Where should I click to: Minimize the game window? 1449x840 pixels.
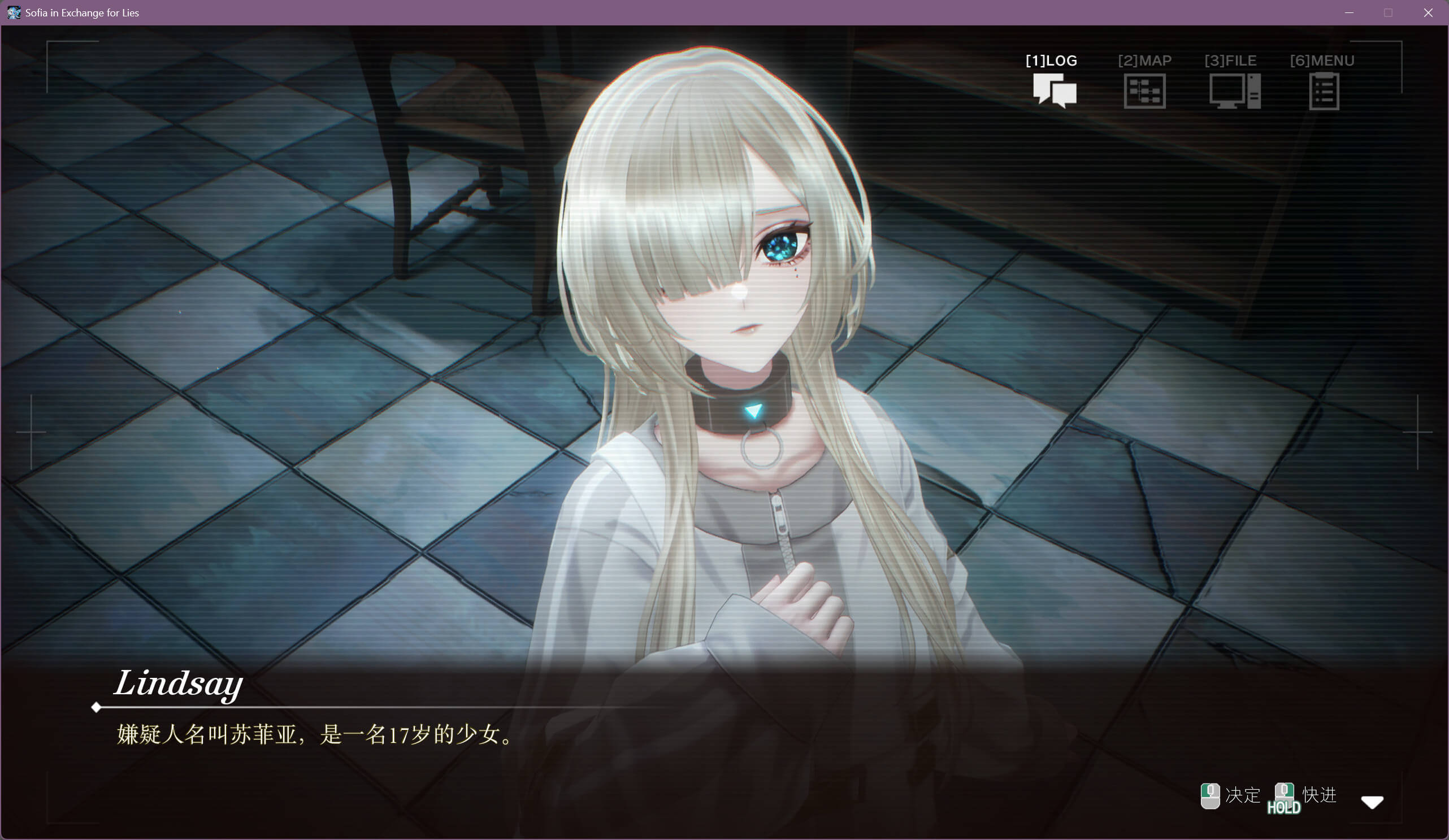pos(1349,12)
